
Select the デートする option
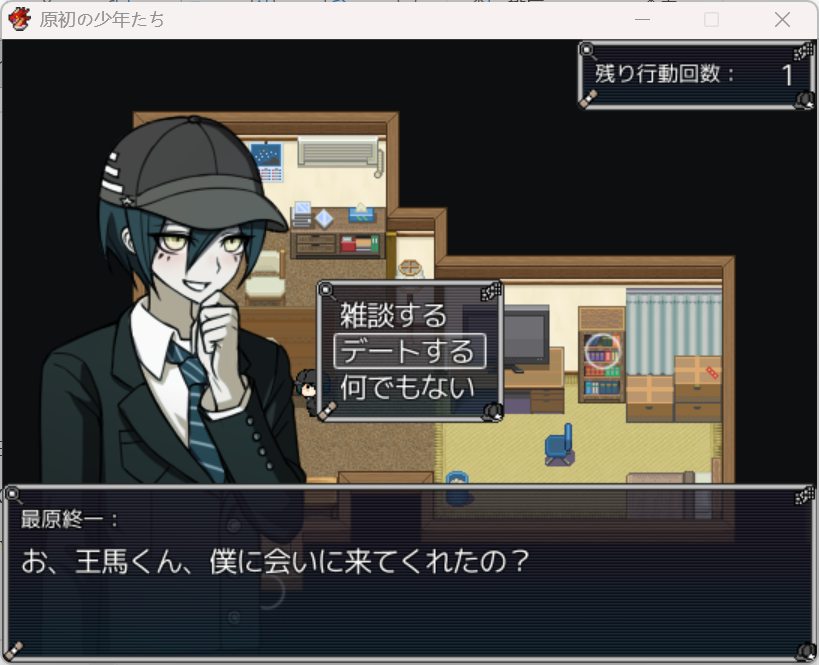(x=408, y=351)
